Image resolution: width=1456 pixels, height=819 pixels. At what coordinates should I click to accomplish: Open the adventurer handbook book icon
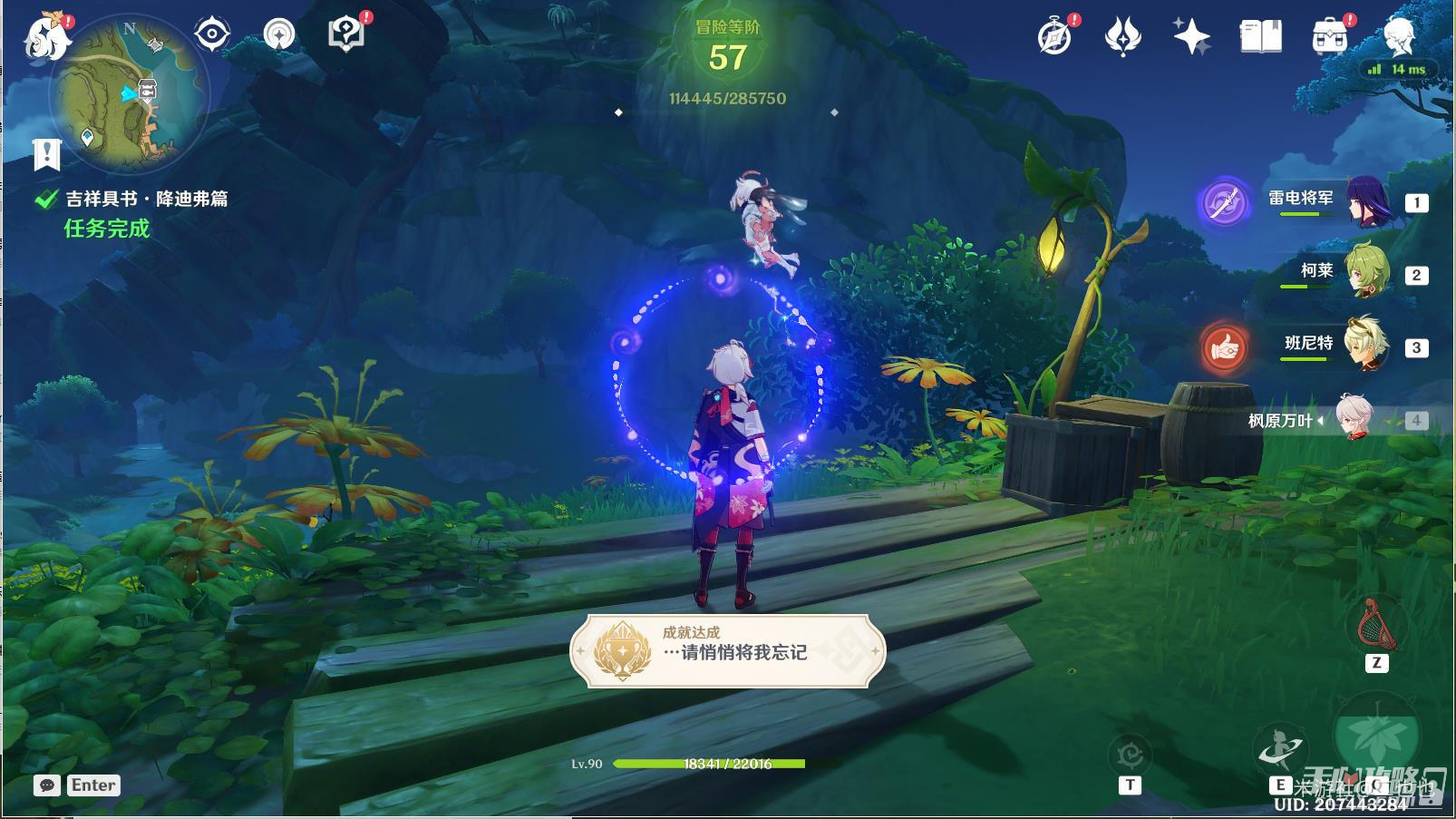(1260, 37)
